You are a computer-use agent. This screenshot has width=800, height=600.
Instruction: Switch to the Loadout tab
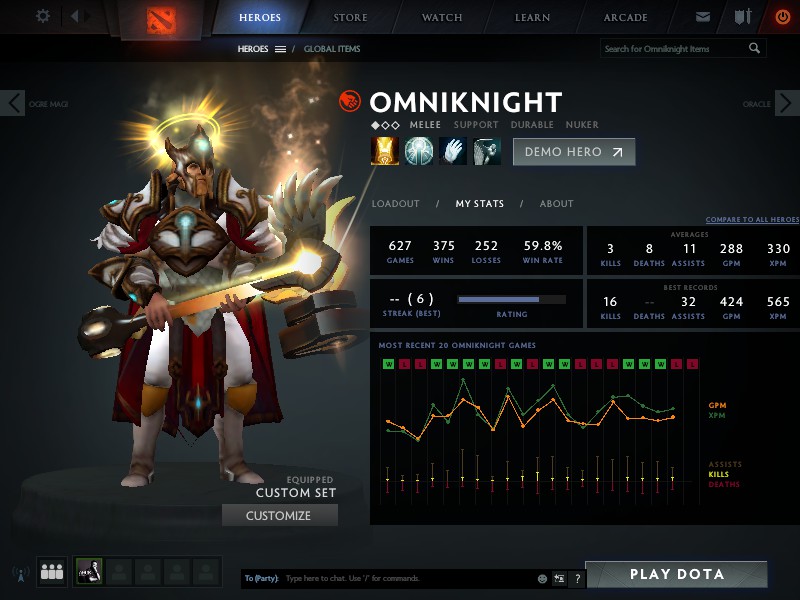[x=396, y=204]
